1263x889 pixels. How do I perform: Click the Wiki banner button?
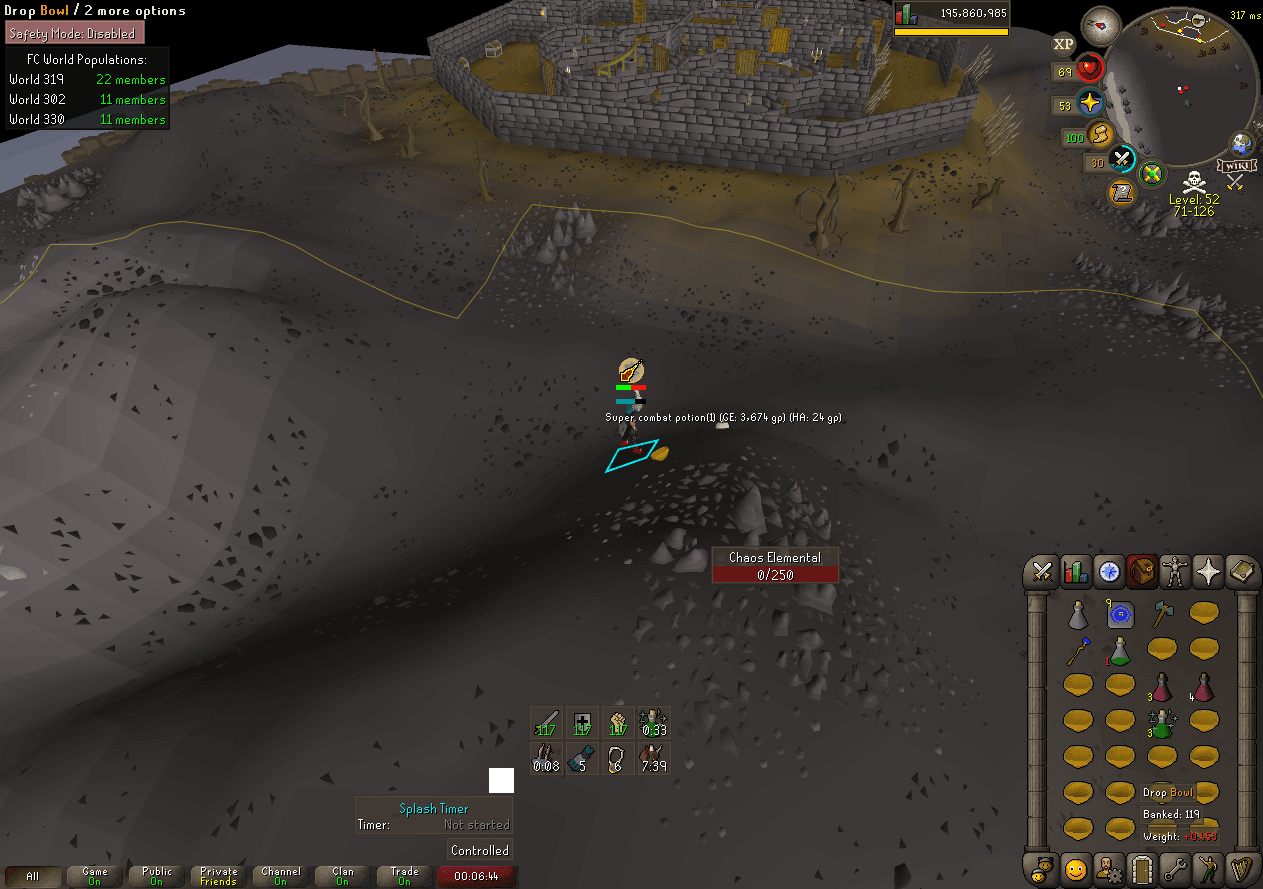tap(1237, 164)
